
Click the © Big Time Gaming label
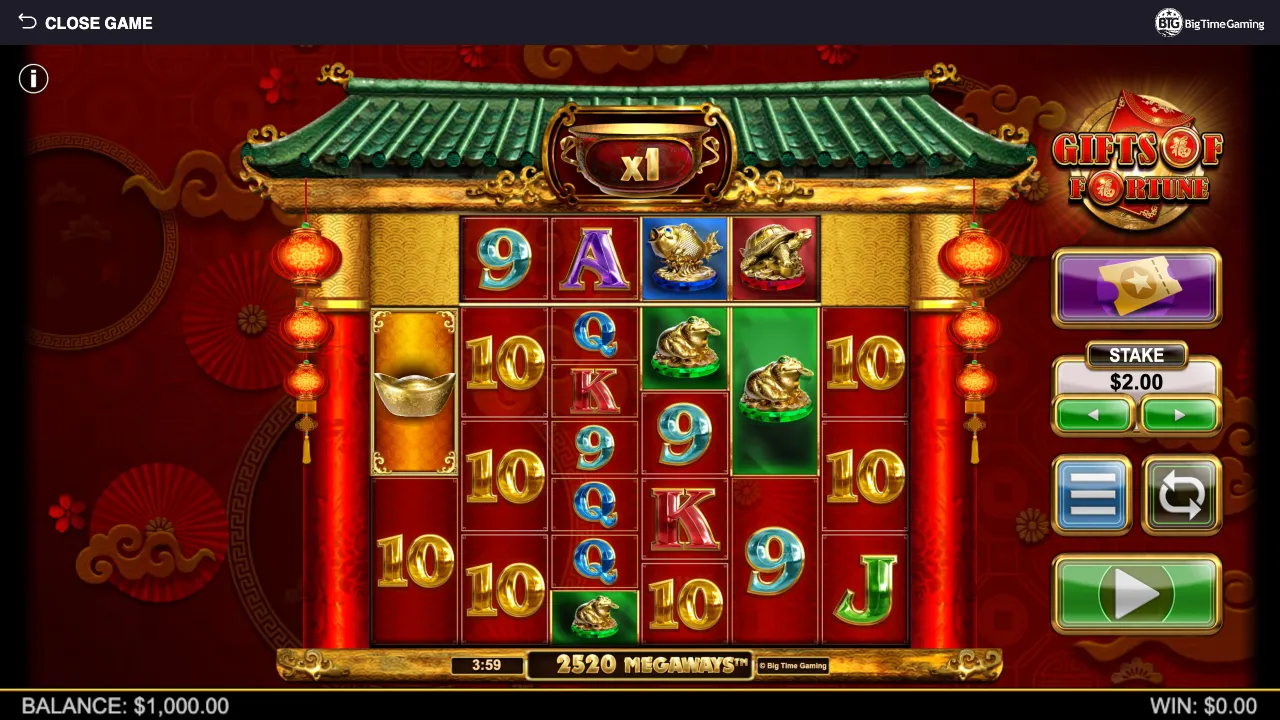[793, 664]
